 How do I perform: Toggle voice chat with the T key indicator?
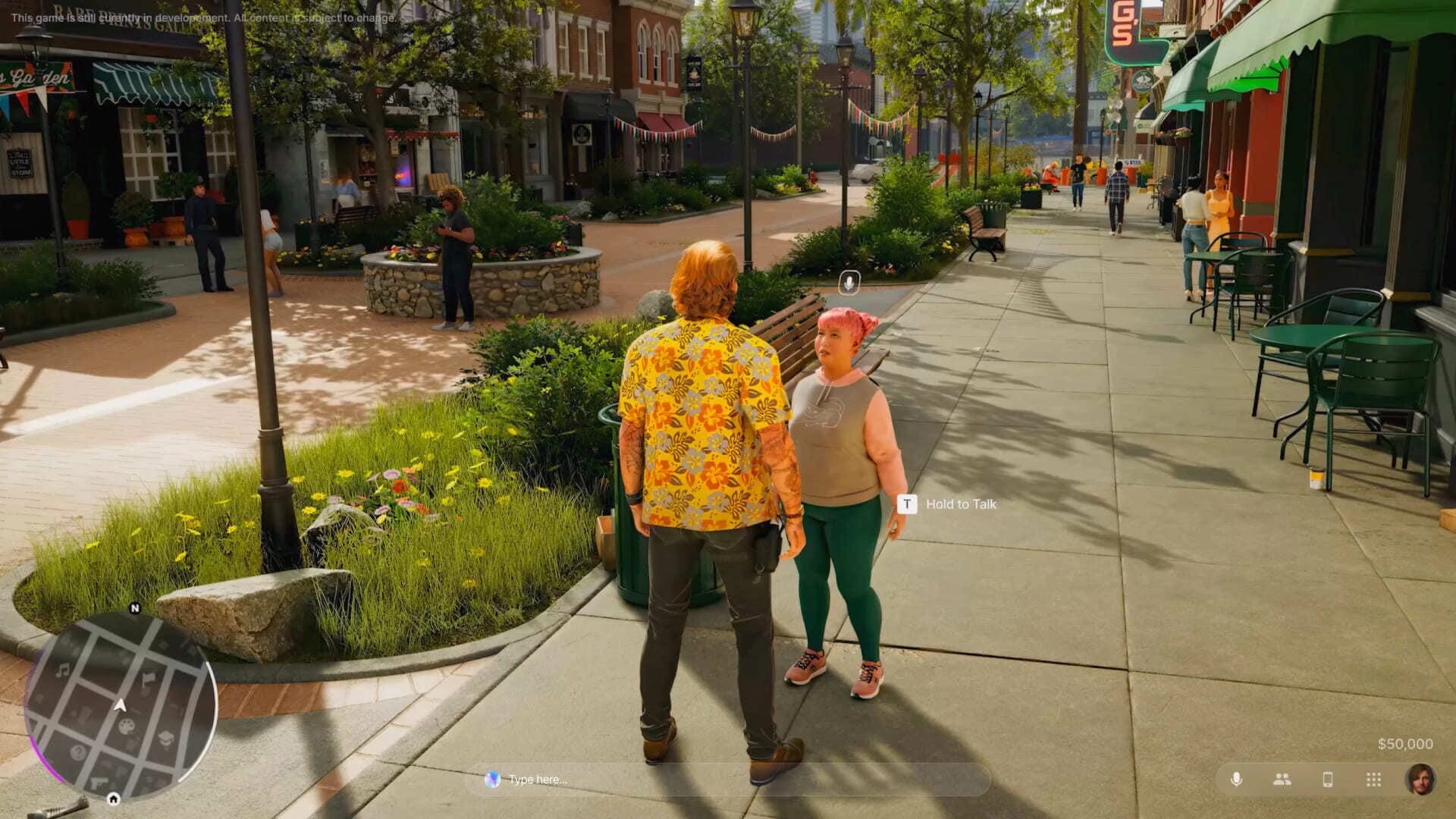[907, 505]
